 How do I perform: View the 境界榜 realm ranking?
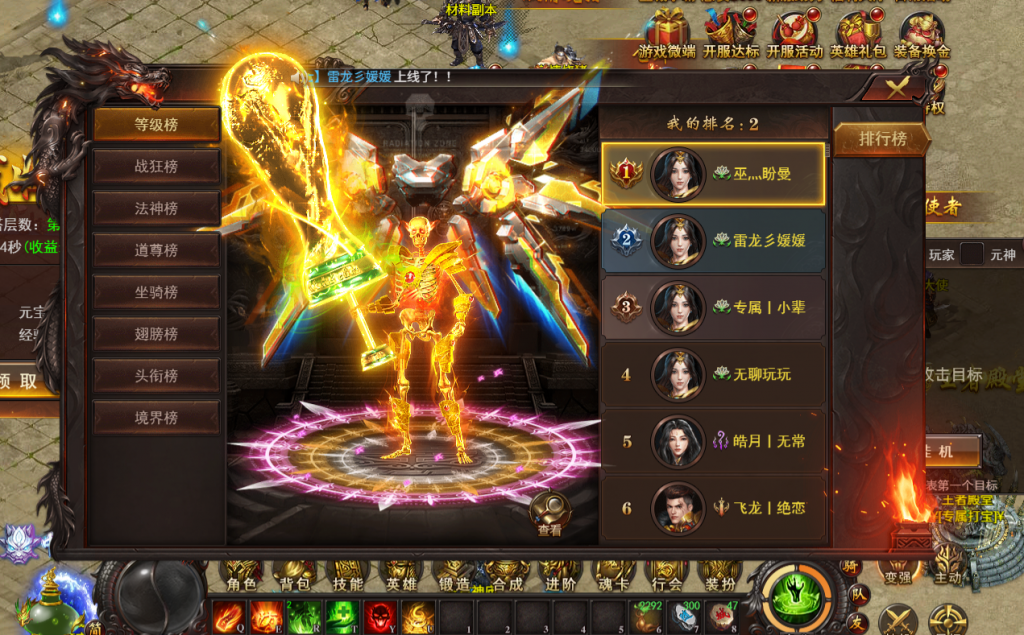click(157, 418)
